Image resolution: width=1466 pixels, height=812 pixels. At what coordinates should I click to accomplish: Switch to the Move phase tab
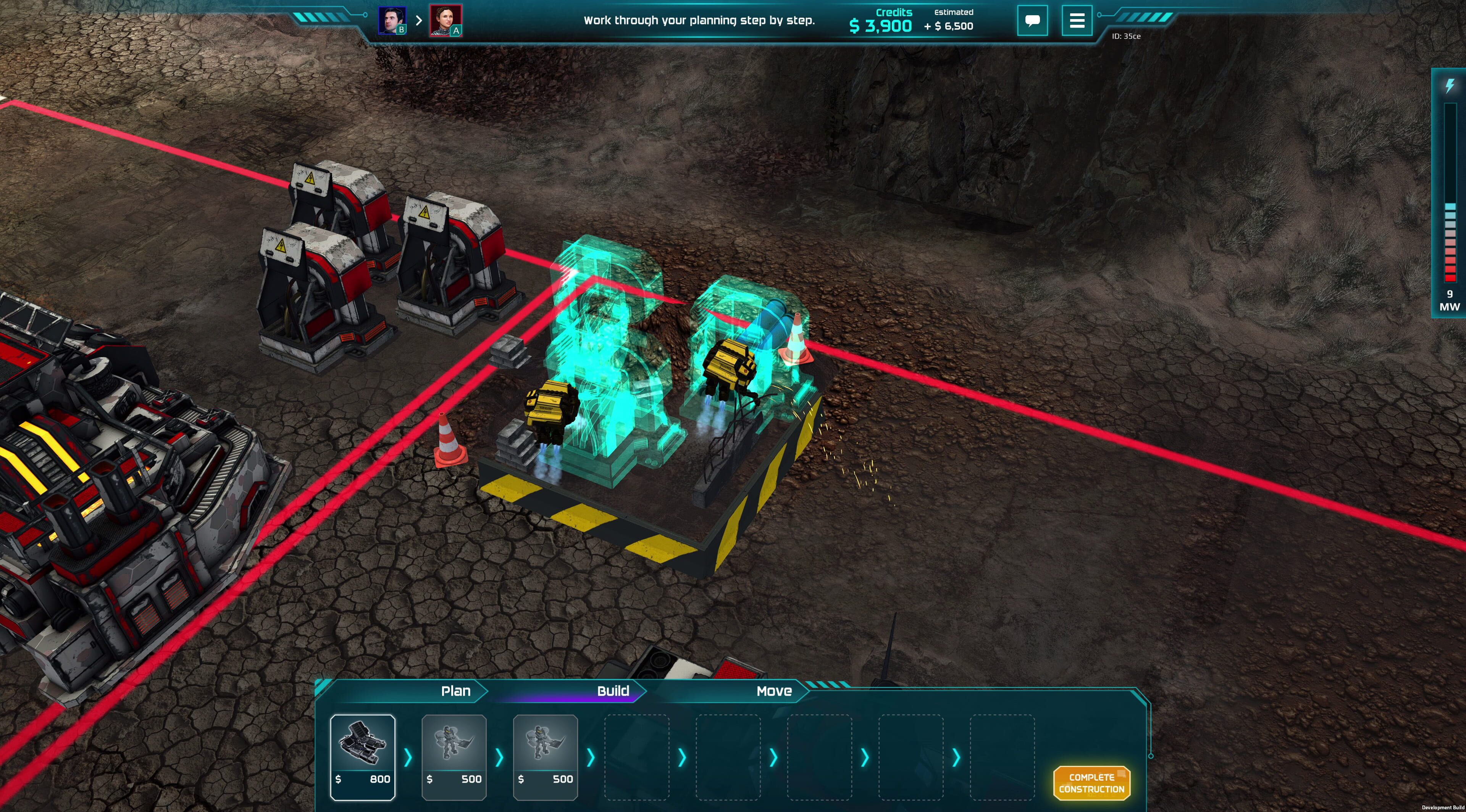[773, 691]
